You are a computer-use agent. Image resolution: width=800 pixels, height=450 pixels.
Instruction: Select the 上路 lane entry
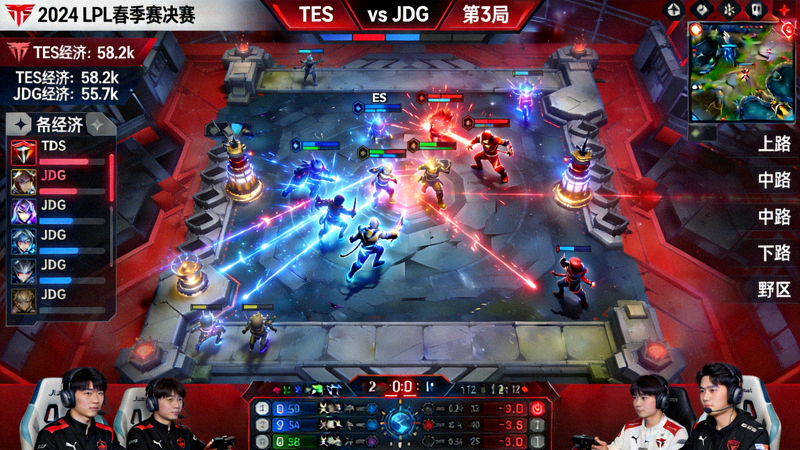point(775,144)
